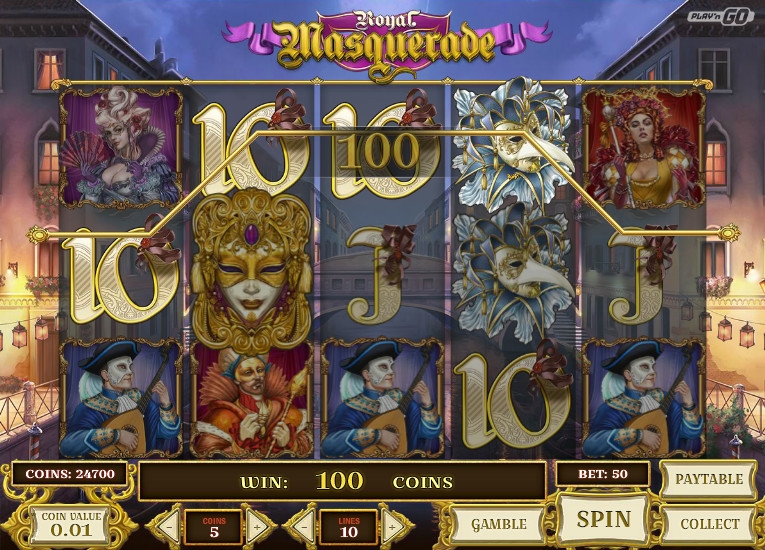This screenshot has width=765, height=550.
Task: Spin the reels
Action: click(x=604, y=519)
